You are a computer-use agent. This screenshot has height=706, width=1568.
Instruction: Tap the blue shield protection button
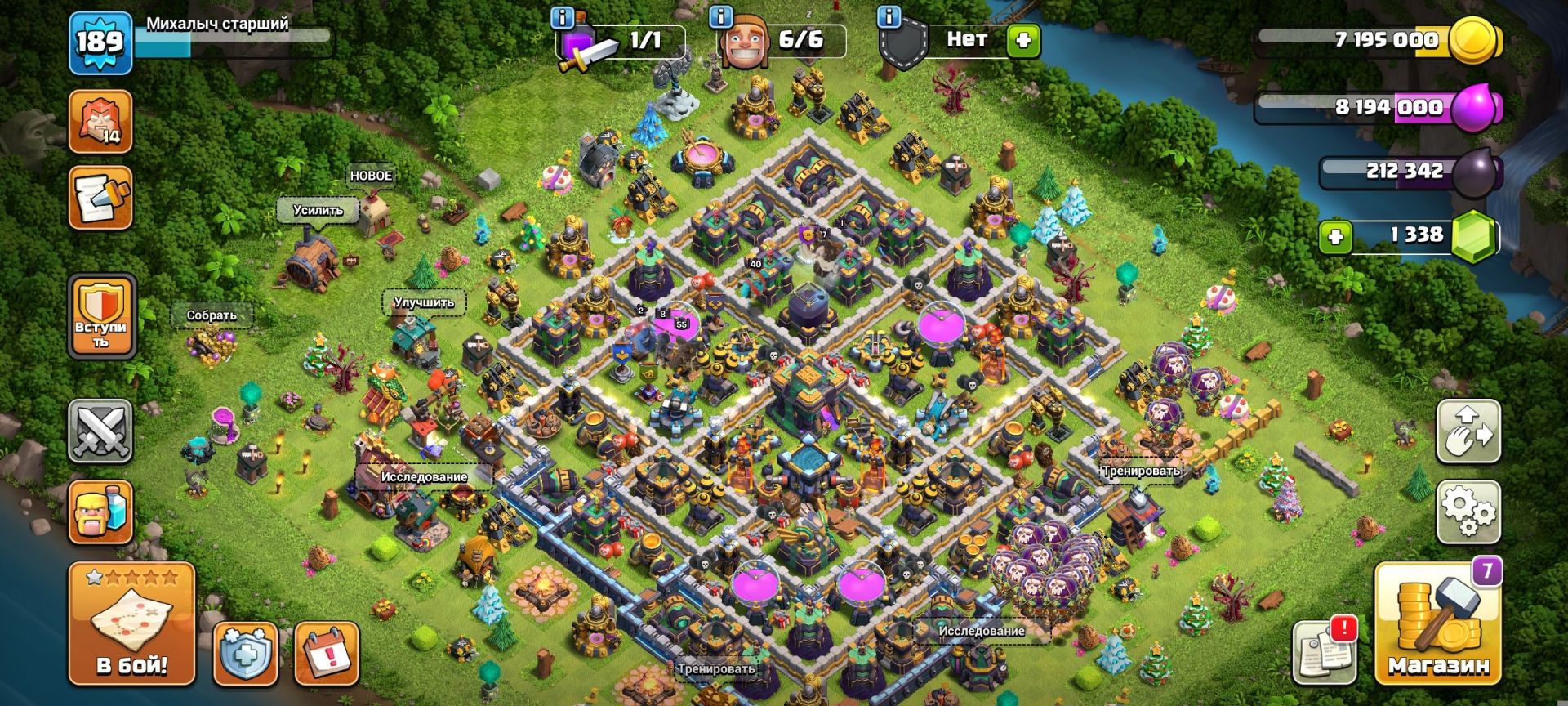(246, 654)
